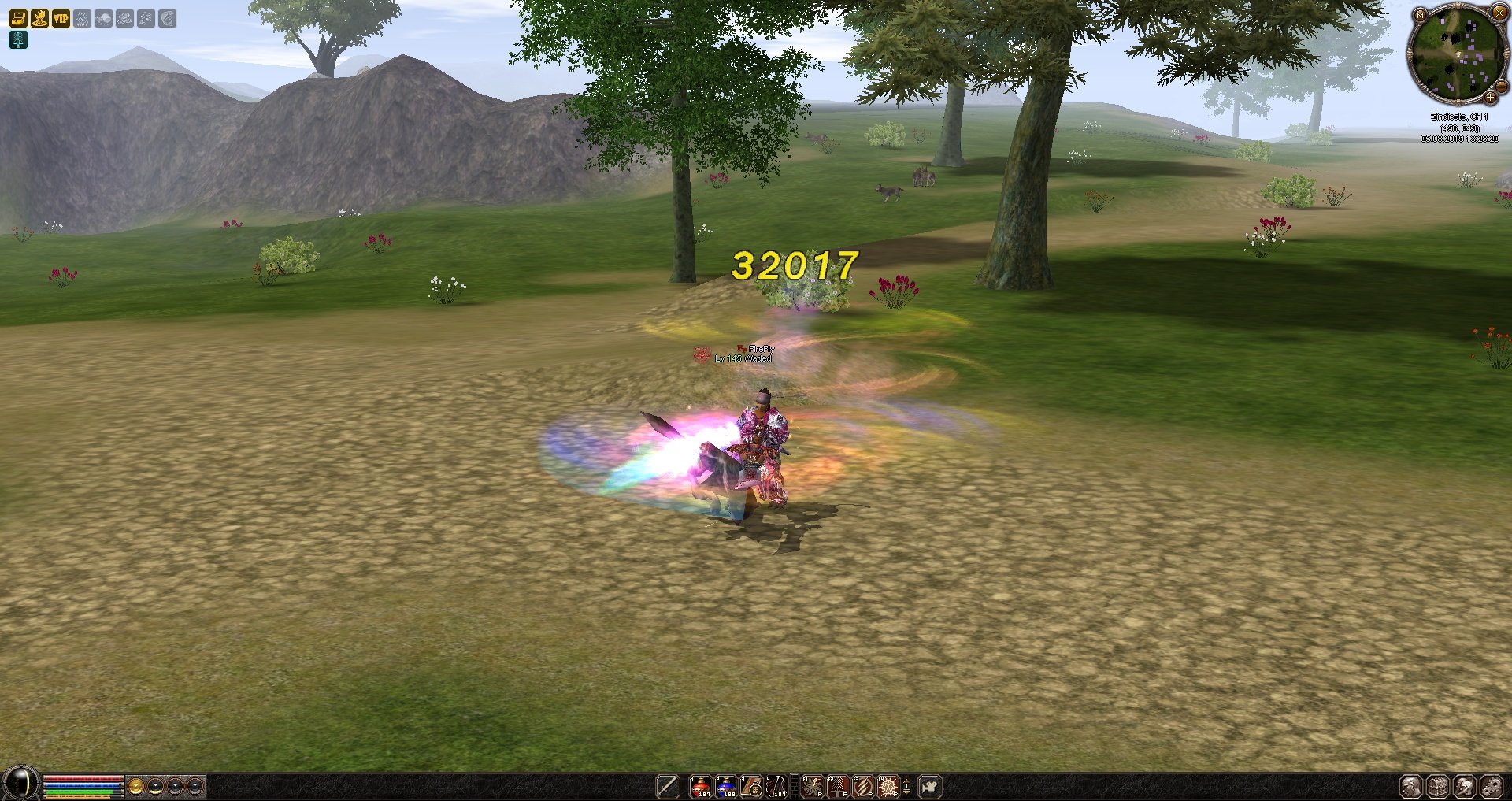This screenshot has width=1512, height=801.
Task: Open the full map with the M button
Action: pos(1420,15)
